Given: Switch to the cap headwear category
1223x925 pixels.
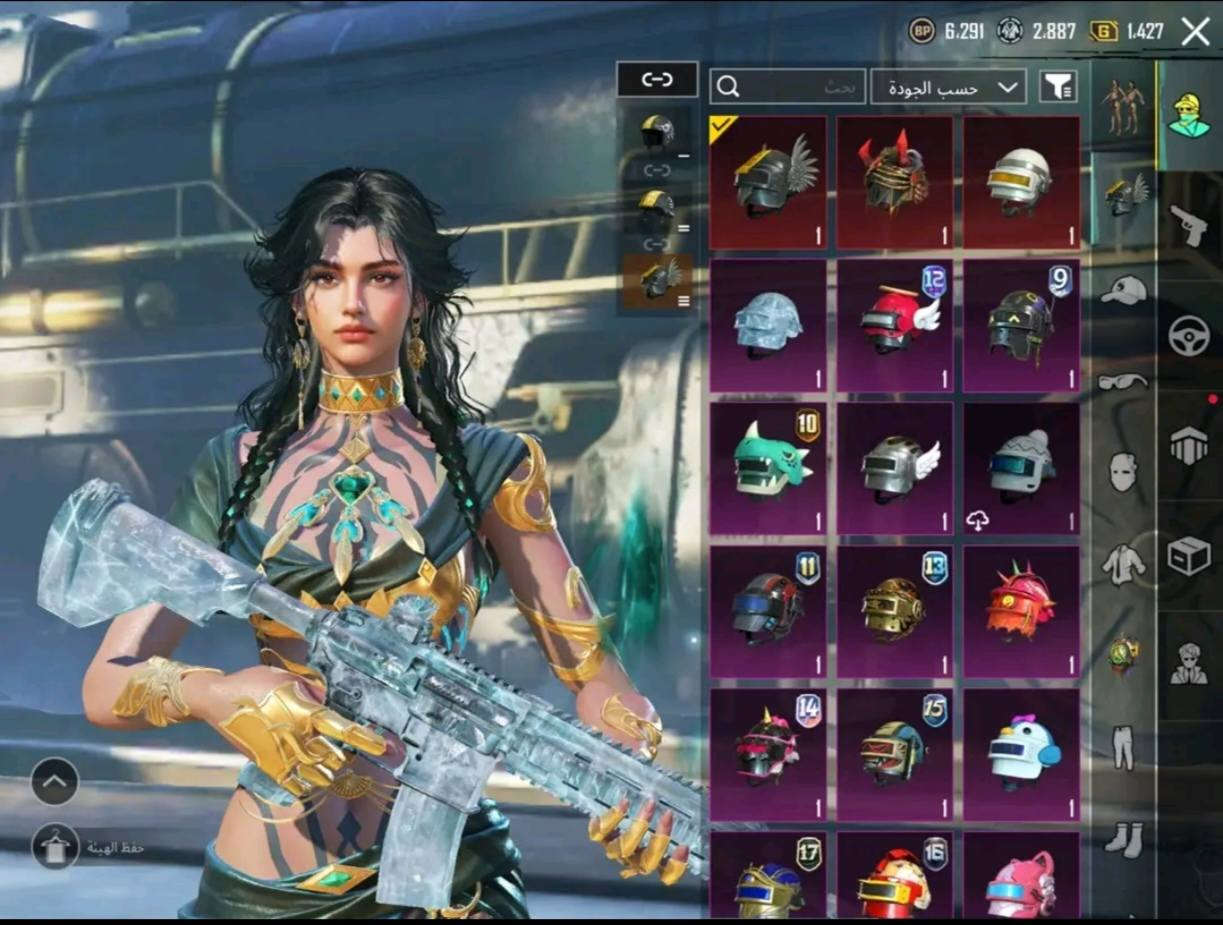Looking at the screenshot, I should point(1124,290).
